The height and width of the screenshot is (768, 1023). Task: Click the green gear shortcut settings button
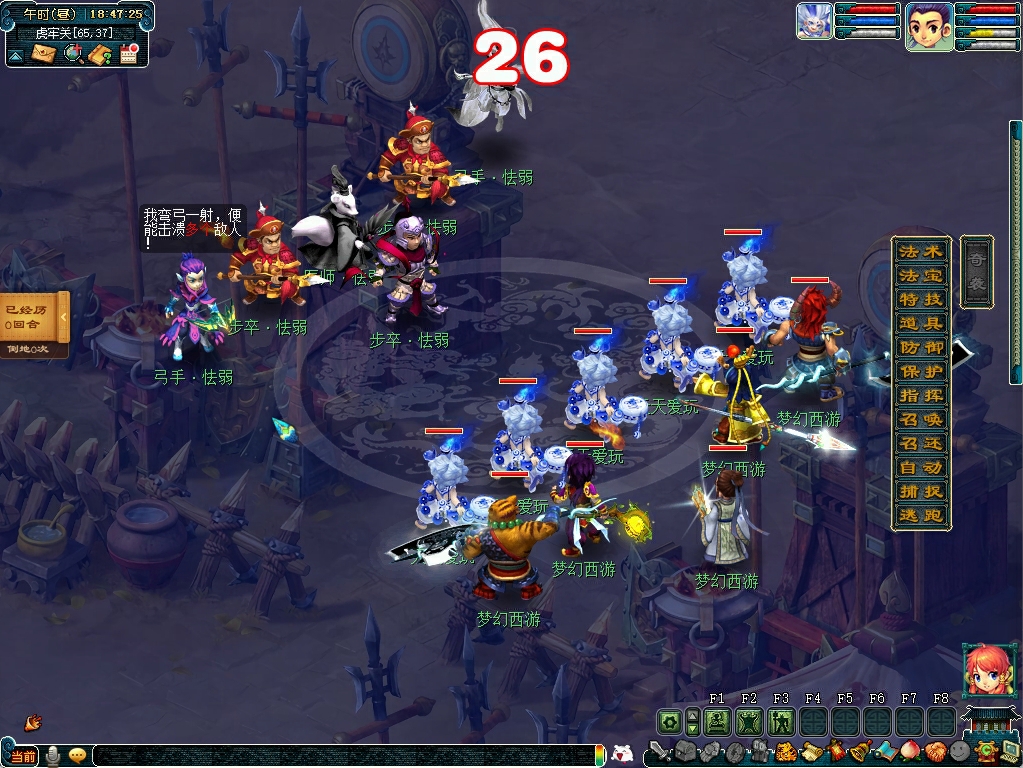tap(668, 721)
